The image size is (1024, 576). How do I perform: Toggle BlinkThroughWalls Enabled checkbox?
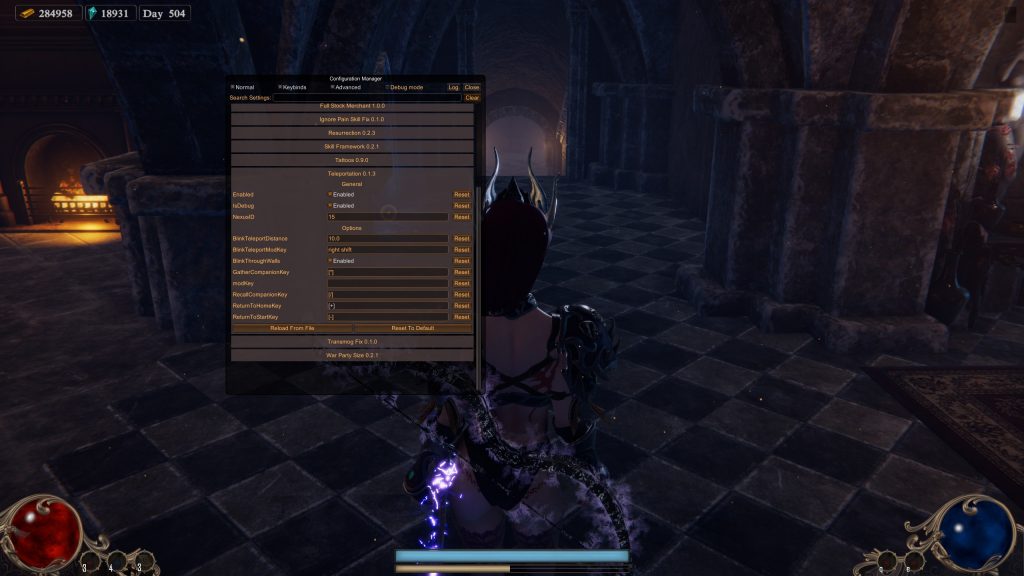tap(330, 261)
